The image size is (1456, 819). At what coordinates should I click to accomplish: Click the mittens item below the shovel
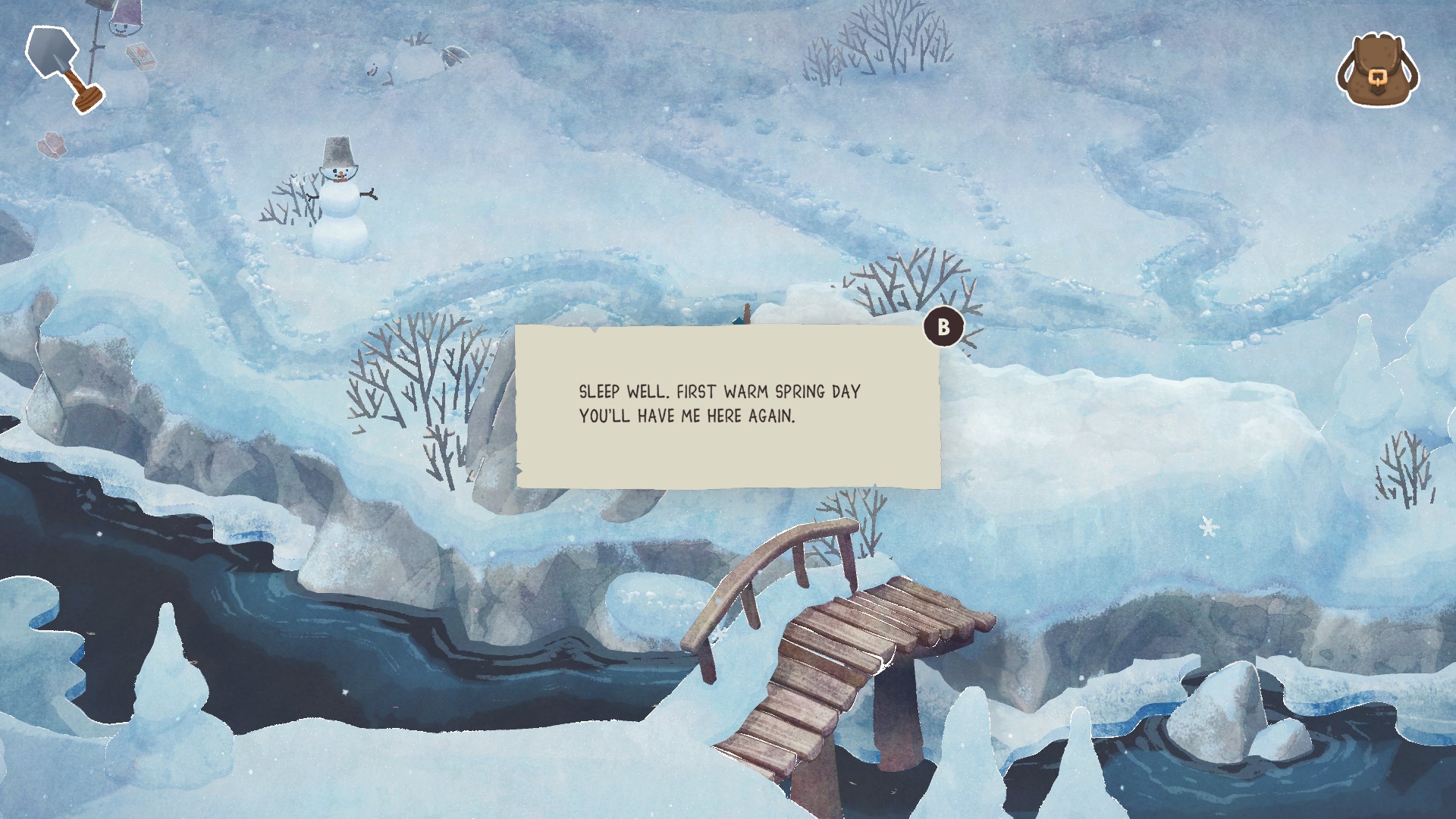52,146
